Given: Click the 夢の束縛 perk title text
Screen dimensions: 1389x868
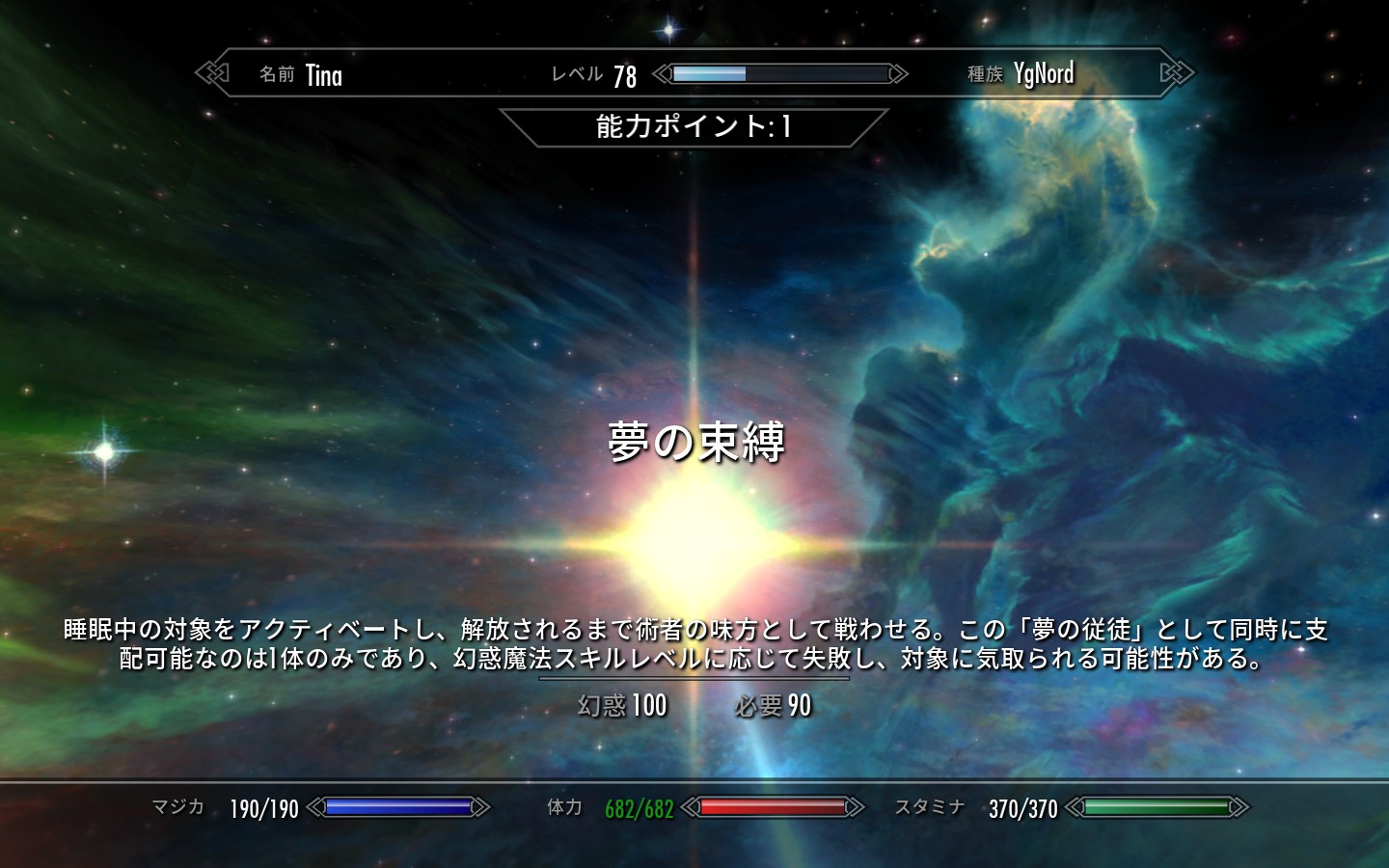Looking at the screenshot, I should point(696,441).
